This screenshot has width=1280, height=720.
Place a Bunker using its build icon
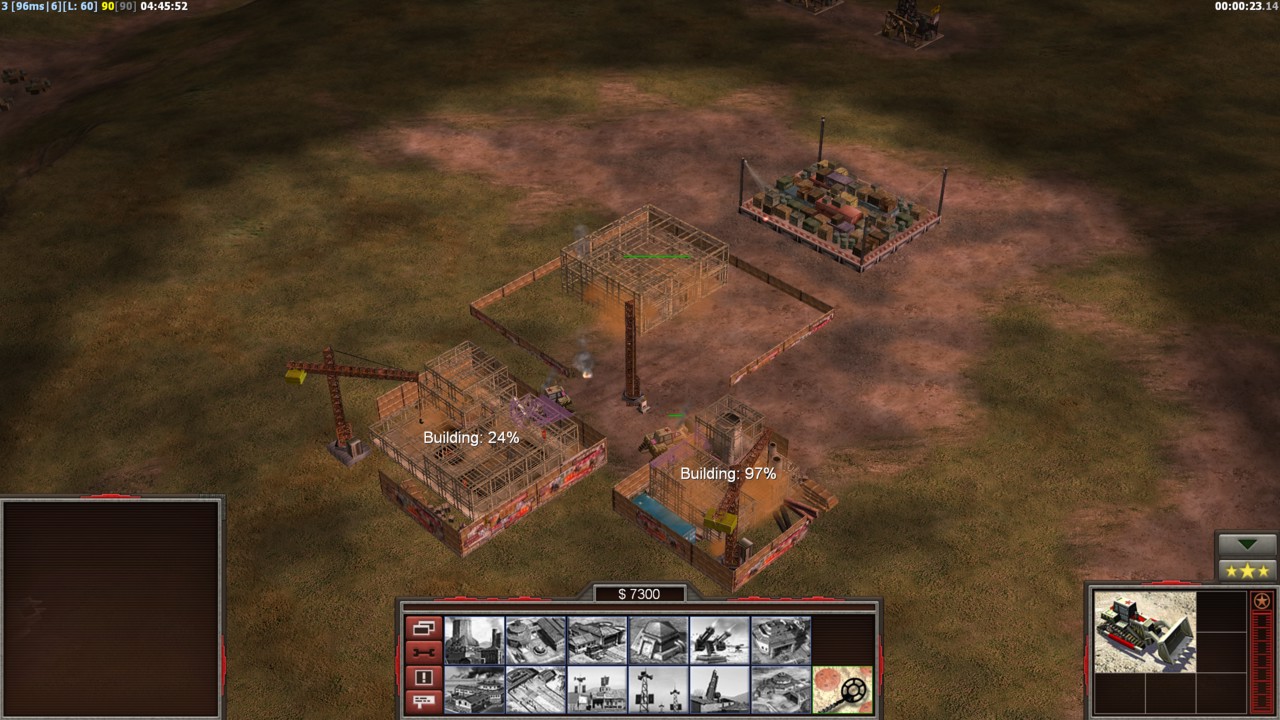pyautogui.click(x=659, y=640)
